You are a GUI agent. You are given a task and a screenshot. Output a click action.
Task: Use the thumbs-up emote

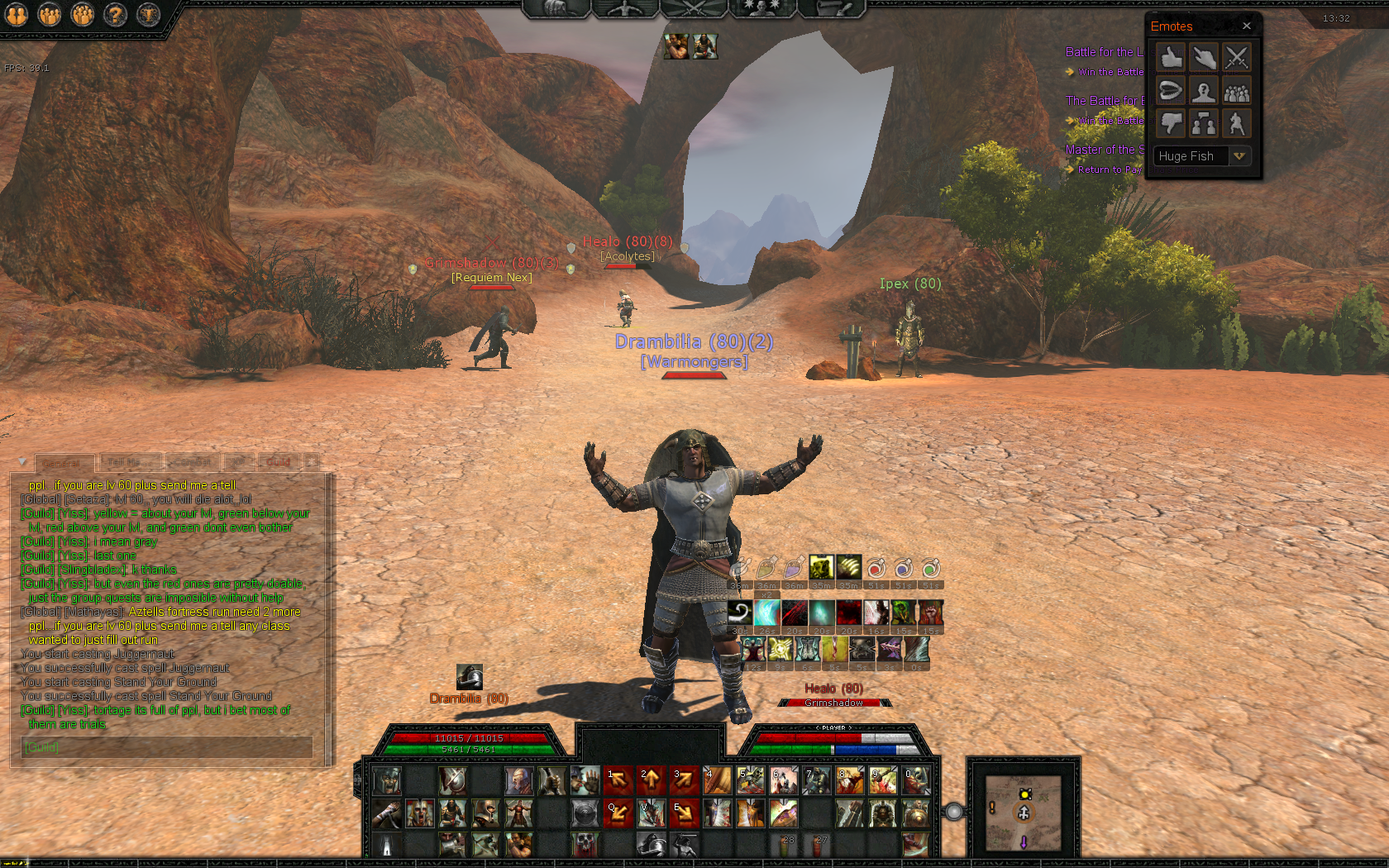1171,58
